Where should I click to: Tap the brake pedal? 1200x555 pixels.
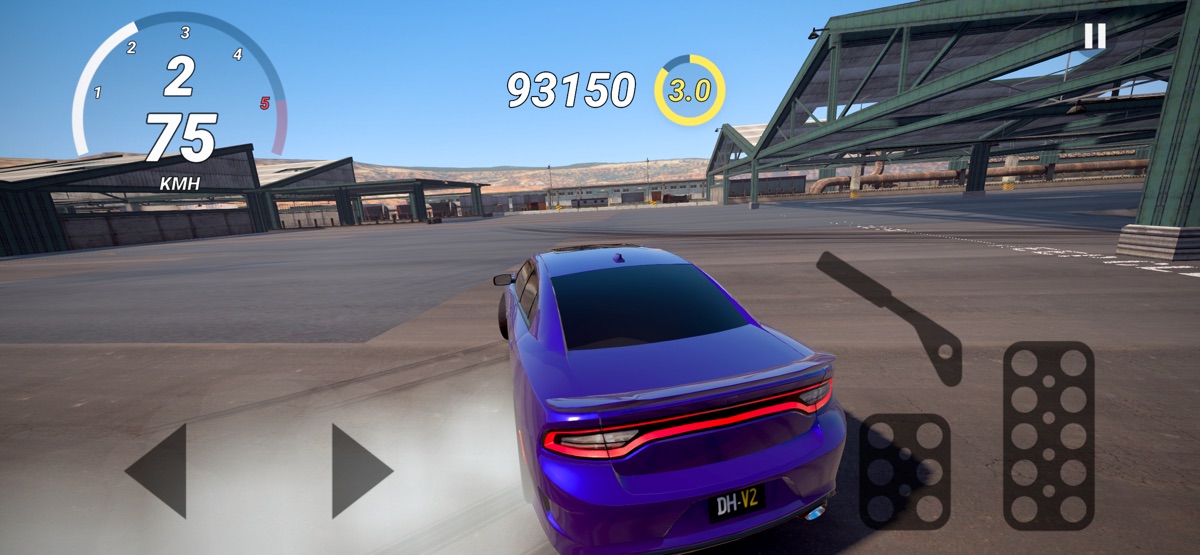tap(904, 470)
